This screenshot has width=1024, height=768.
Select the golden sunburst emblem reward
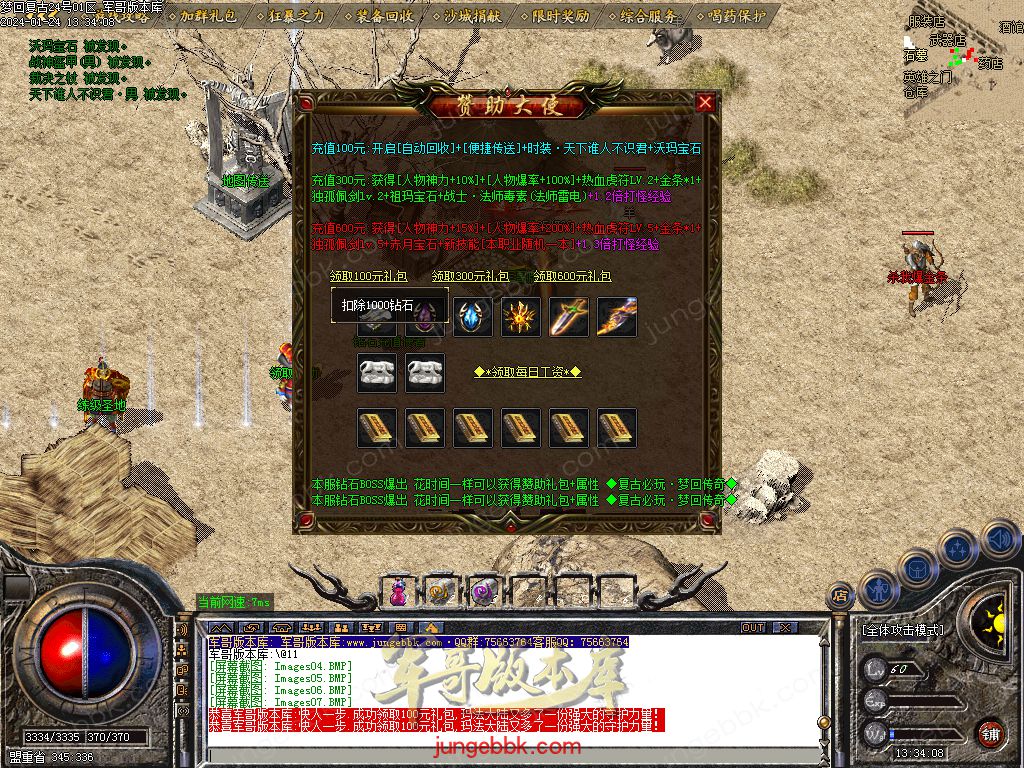tap(521, 317)
